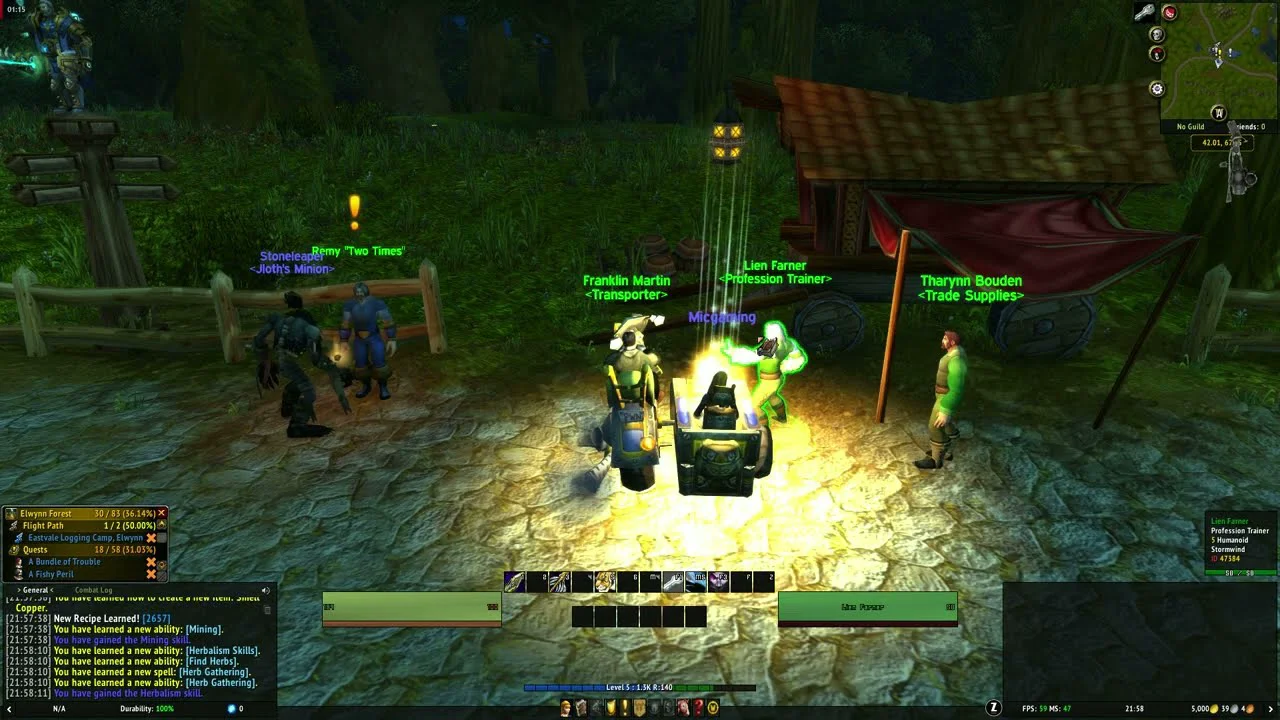Select A Bundle of Trouble quest
Screen dimensions: 1280x720
pos(64,562)
